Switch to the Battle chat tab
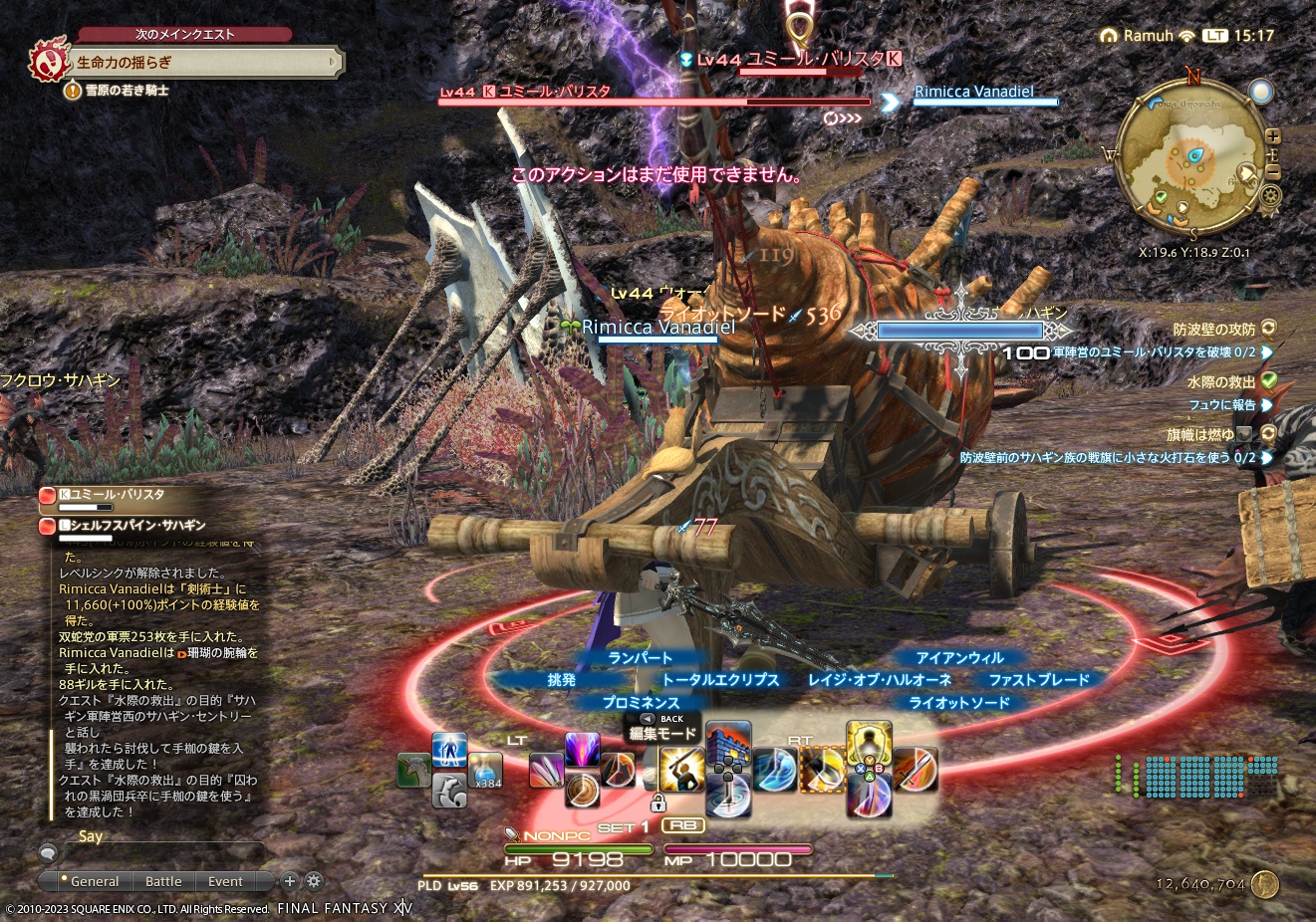 click(163, 880)
